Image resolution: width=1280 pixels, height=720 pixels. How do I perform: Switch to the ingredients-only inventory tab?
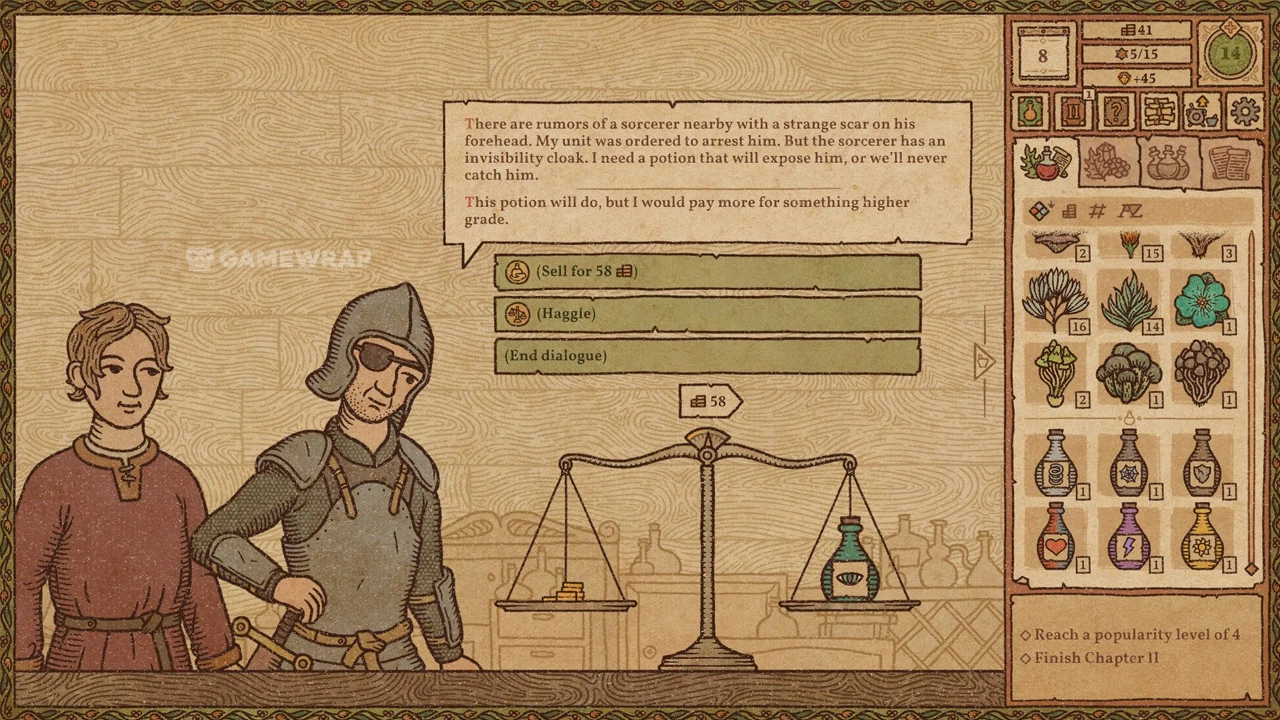pyautogui.click(x=1107, y=163)
